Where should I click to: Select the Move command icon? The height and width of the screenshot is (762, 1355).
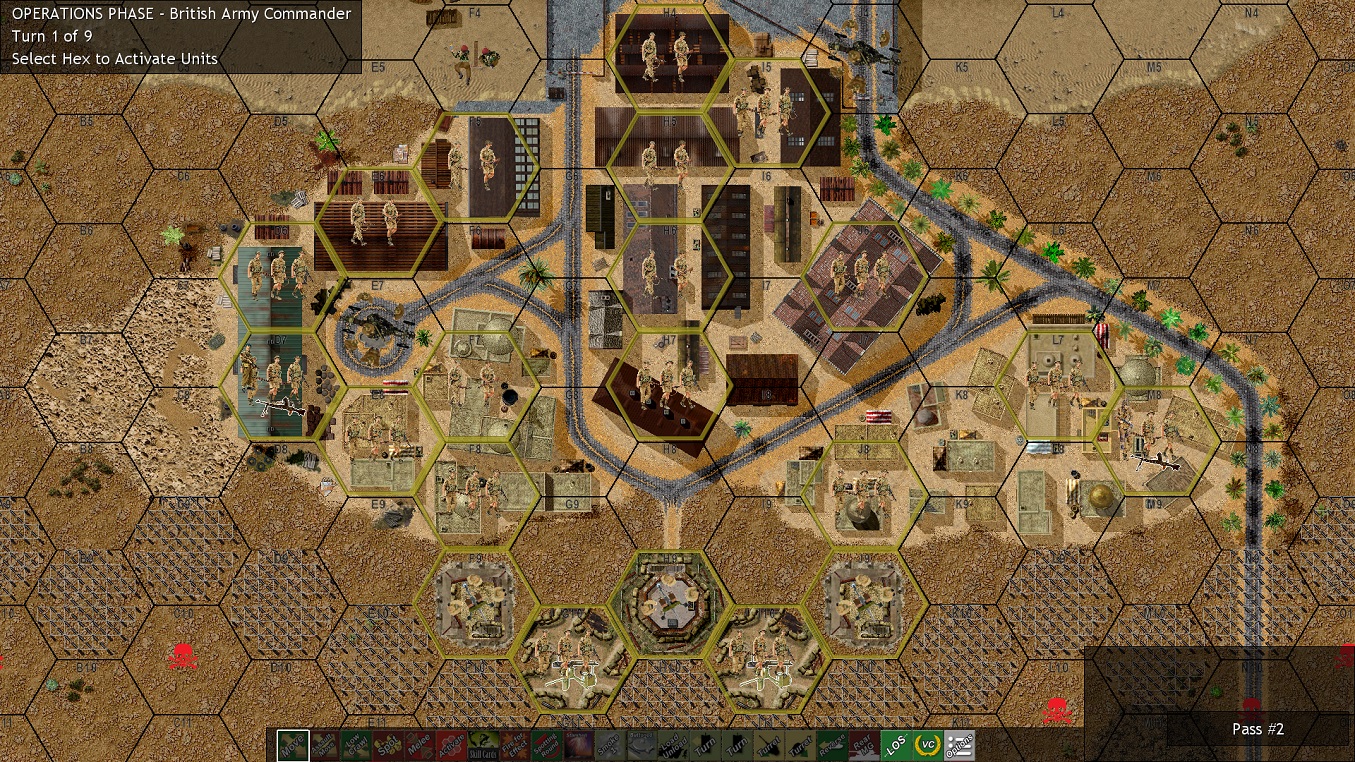pos(293,745)
